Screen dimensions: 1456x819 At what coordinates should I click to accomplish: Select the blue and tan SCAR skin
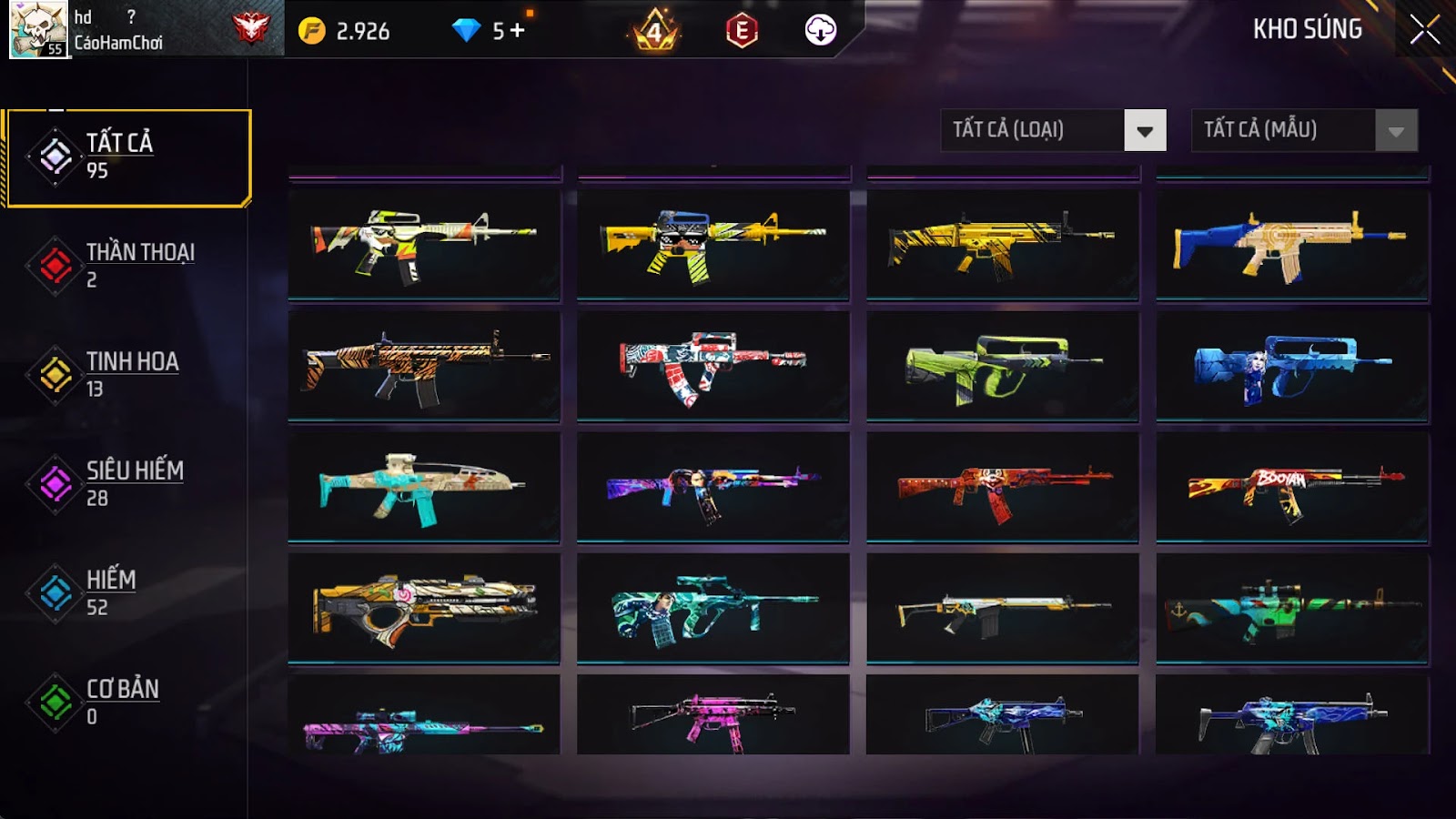point(1292,244)
